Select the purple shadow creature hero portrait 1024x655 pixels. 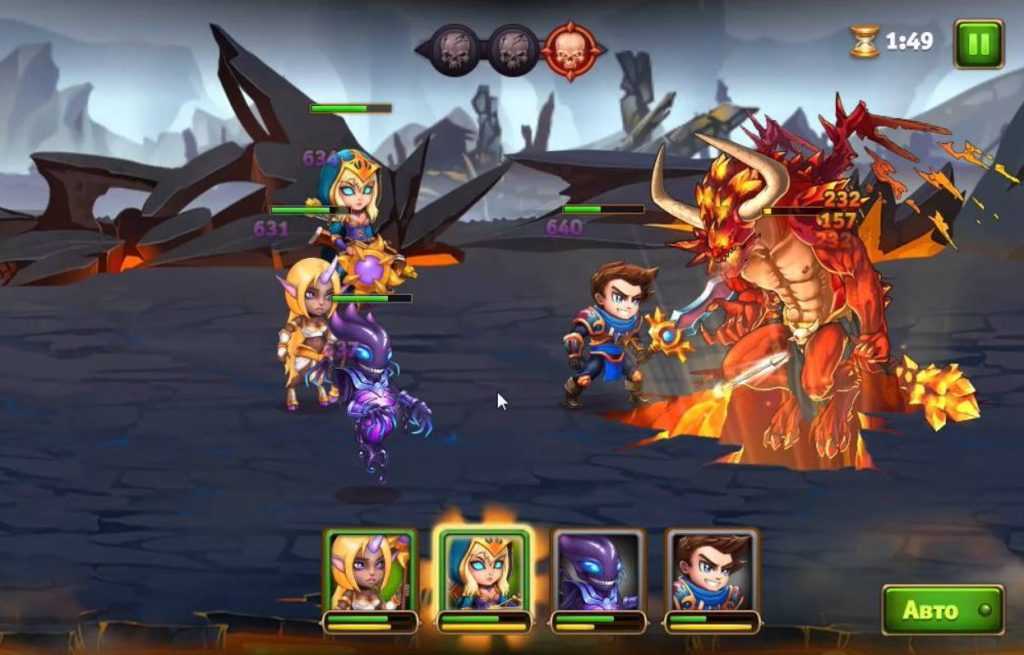(598, 572)
